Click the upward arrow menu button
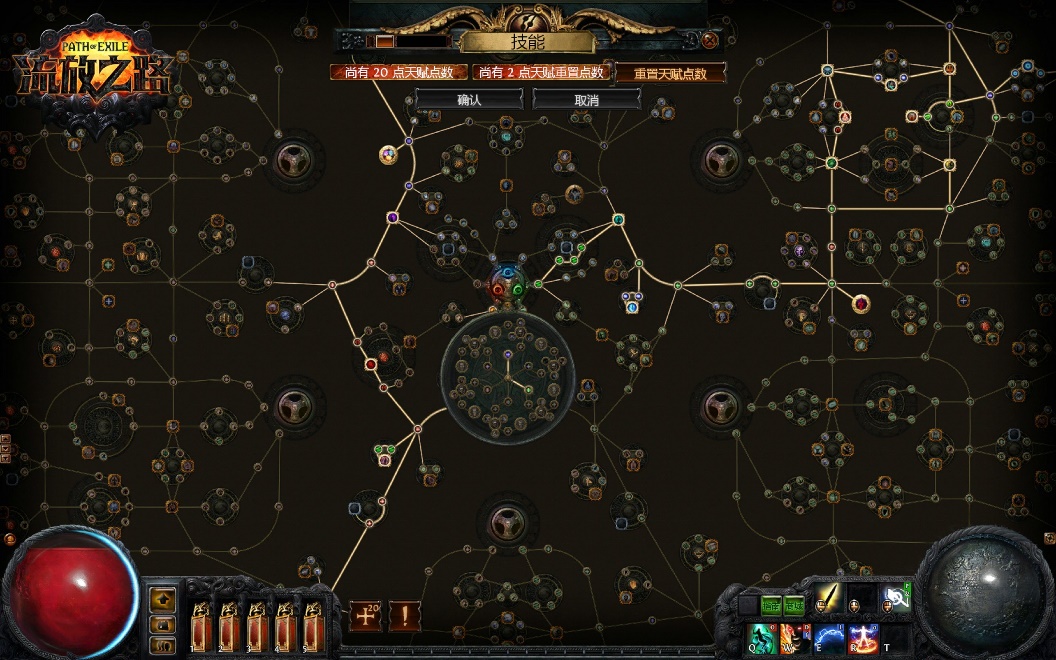Image resolution: width=1056 pixels, height=660 pixels. 163,600
